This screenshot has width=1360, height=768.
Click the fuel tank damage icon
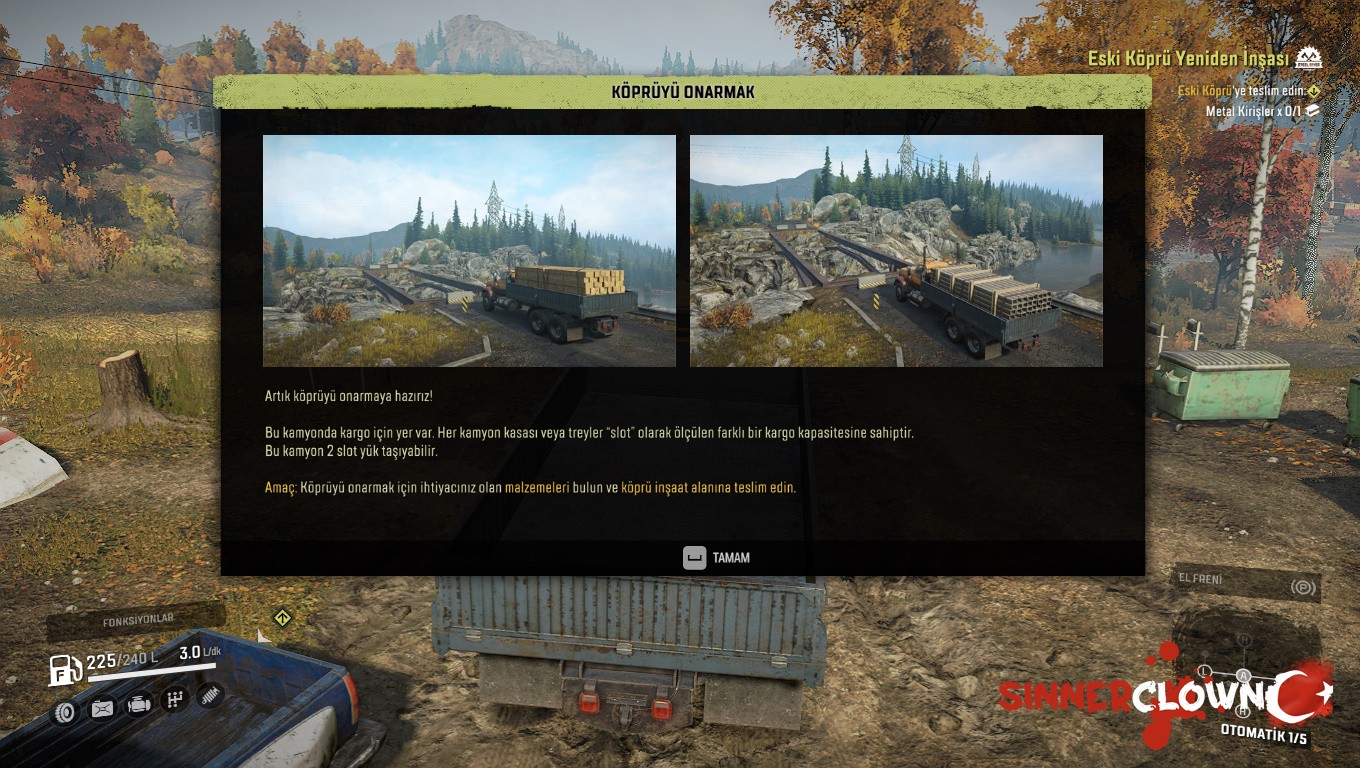[x=102, y=709]
